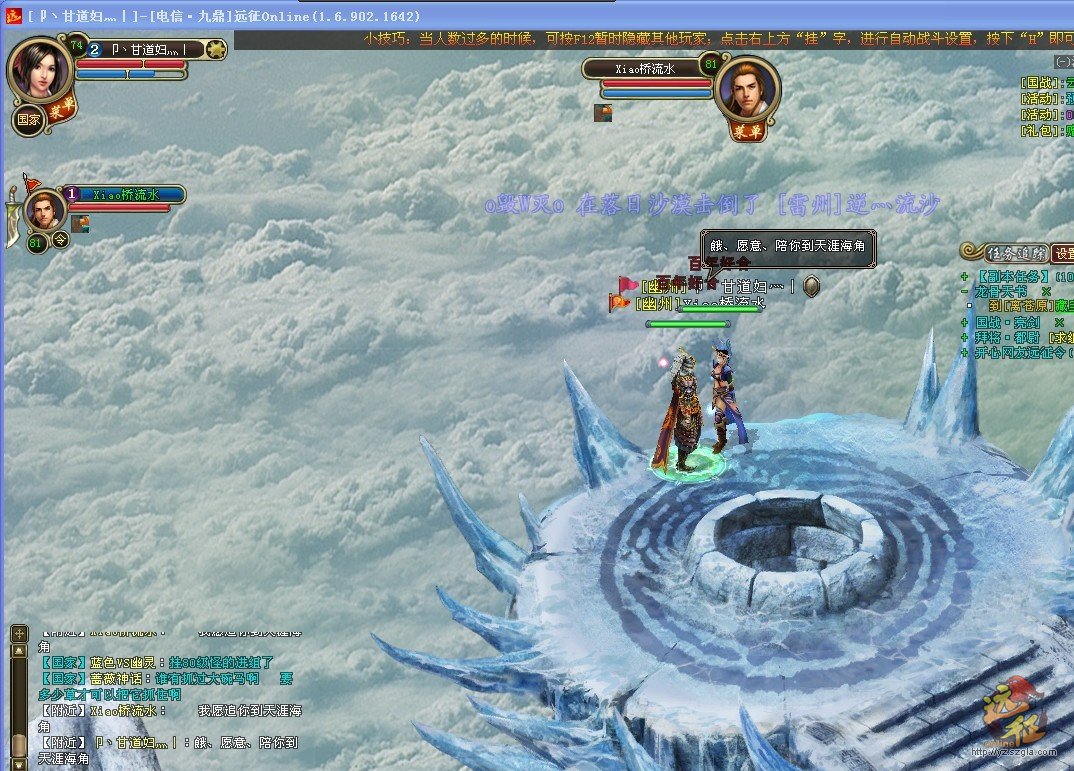
Task: Click the chat scrollbar up arrow
Action: [x=19, y=651]
